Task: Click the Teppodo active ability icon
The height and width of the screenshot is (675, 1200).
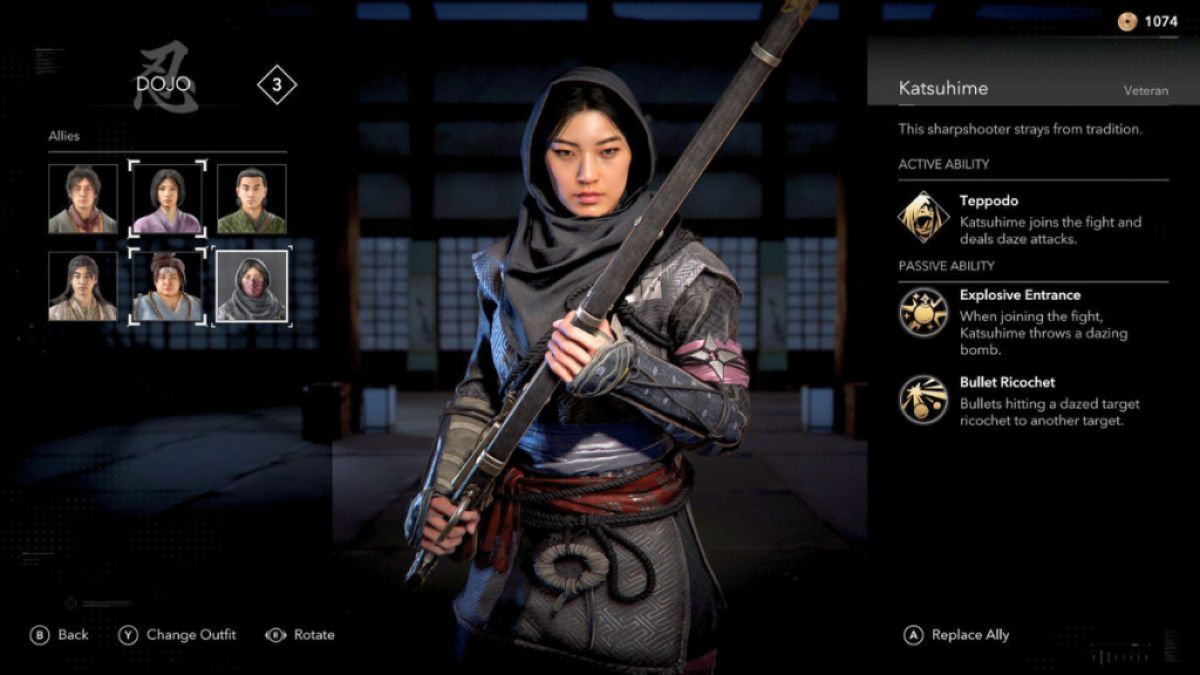Action: point(923,217)
